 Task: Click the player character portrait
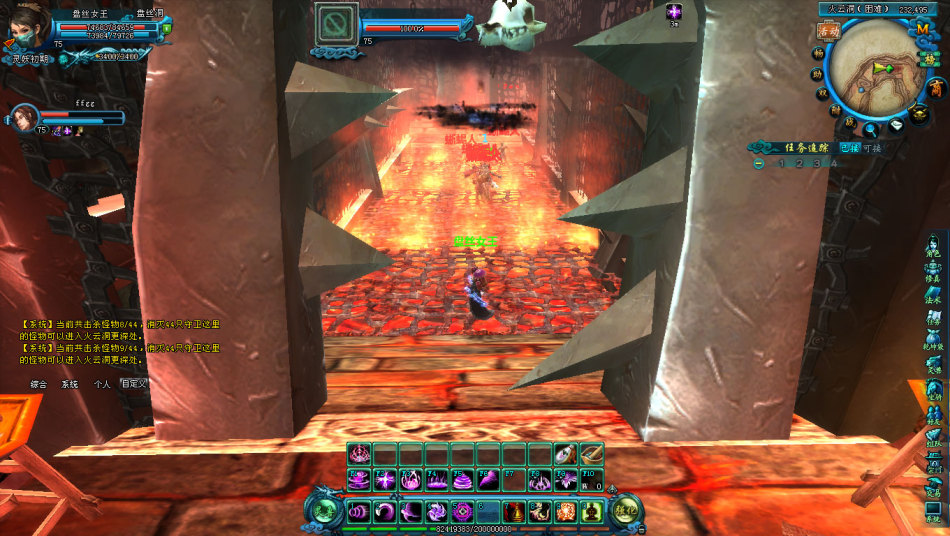(27, 29)
